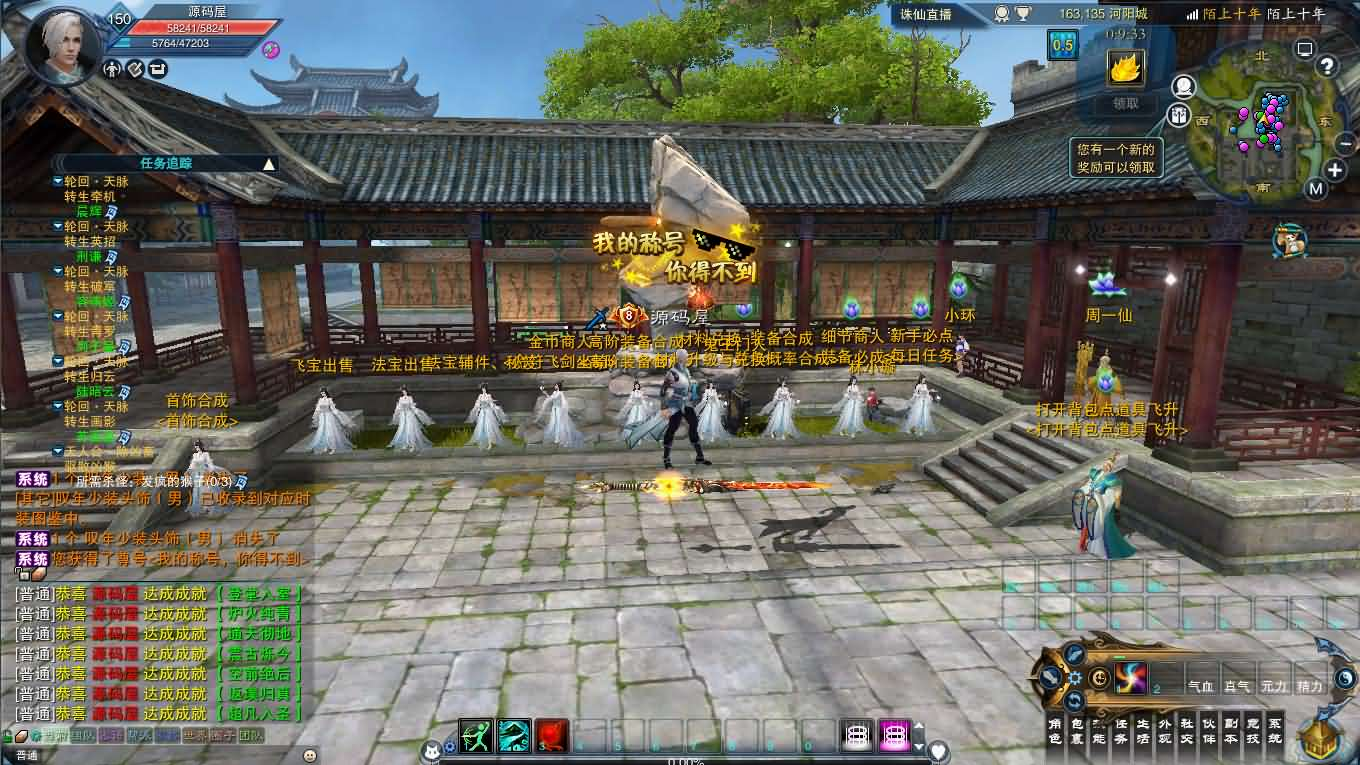Open the 任务 quest menu
The image size is (1360, 765).
(1121, 730)
